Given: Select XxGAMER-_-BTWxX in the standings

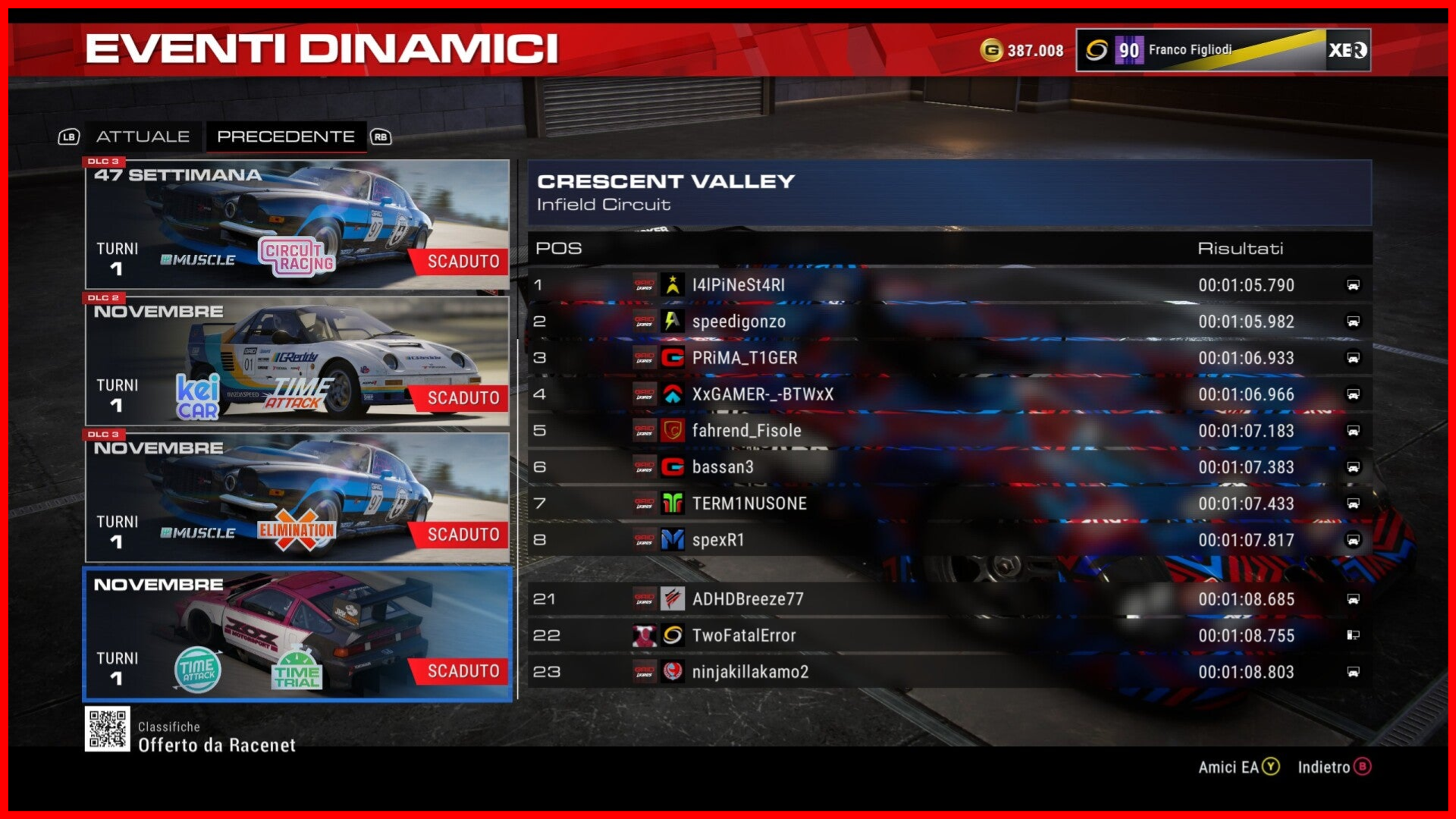Looking at the screenshot, I should (949, 394).
